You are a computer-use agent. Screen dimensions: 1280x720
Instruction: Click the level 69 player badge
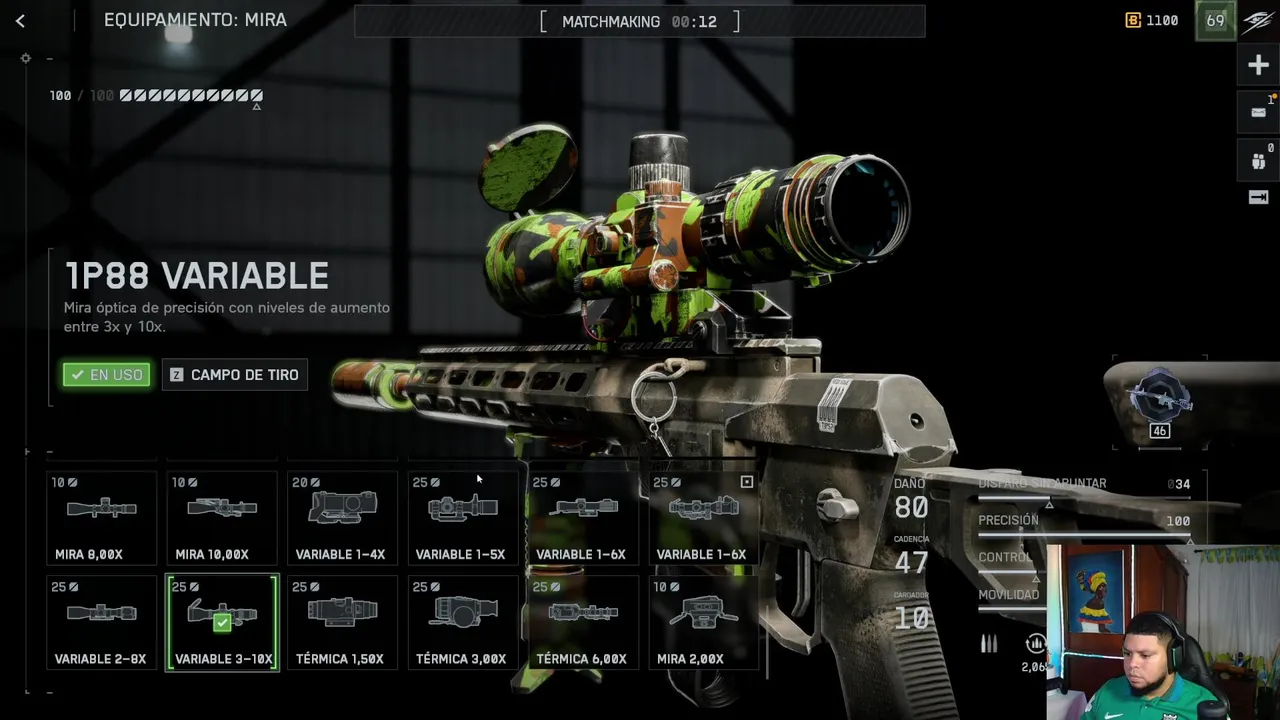1215,21
